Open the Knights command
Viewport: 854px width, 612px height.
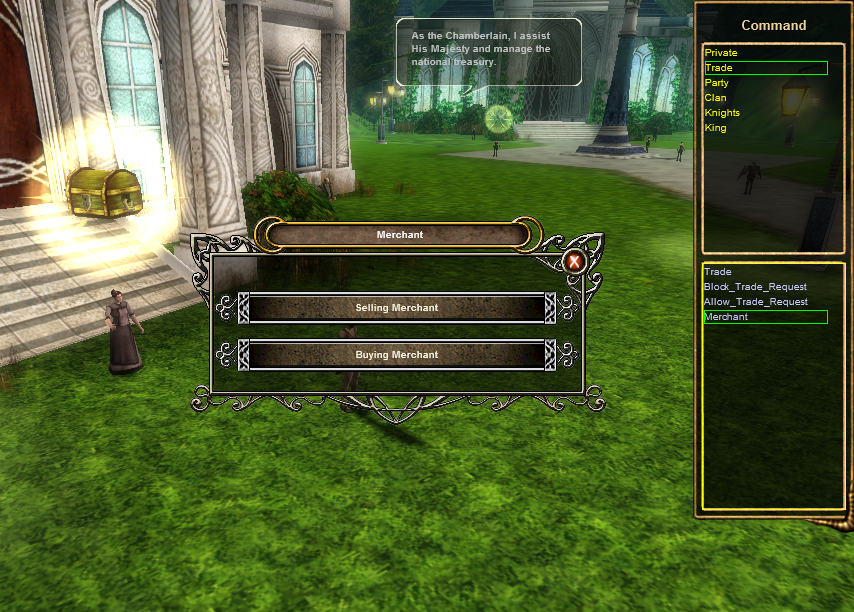coord(722,113)
